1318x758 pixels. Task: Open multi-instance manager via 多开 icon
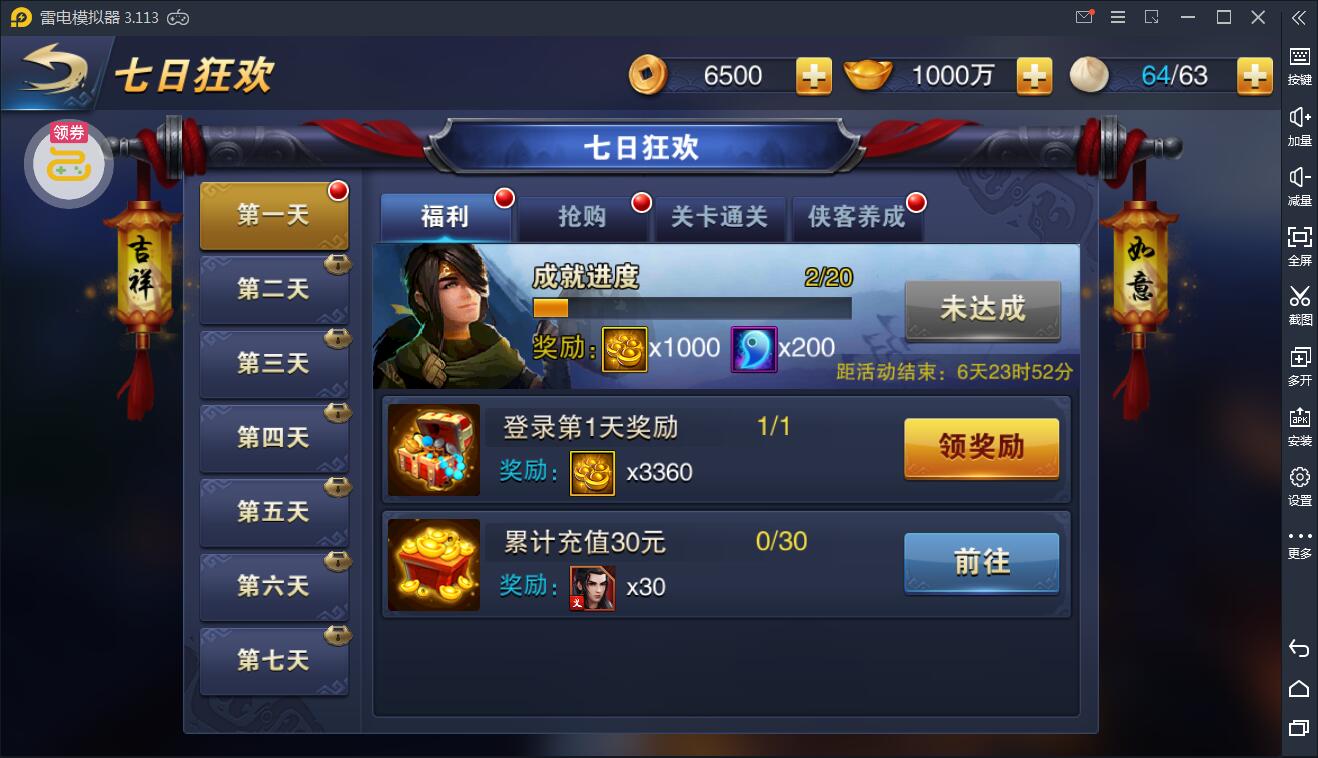pyautogui.click(x=1298, y=363)
